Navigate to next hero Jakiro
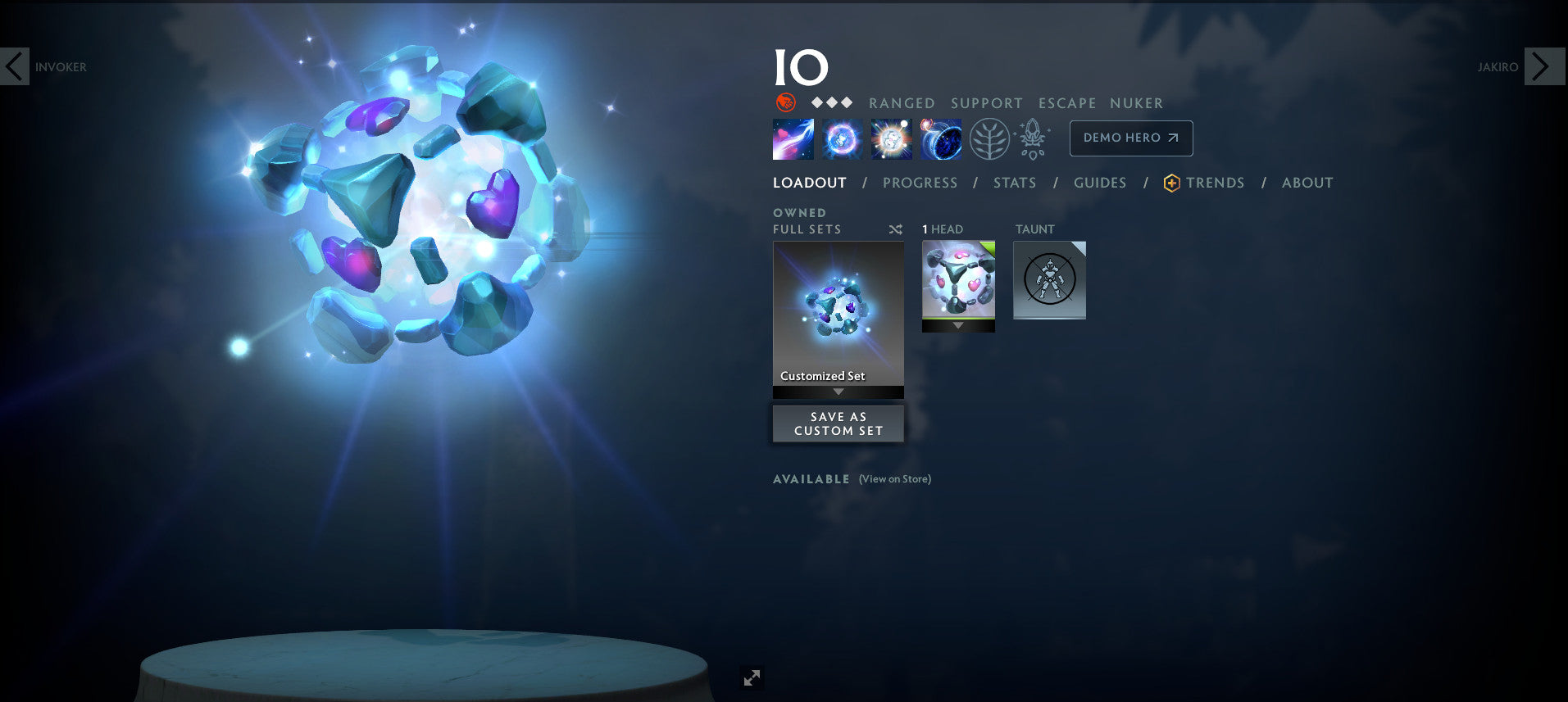Image resolution: width=1568 pixels, height=702 pixels. pyautogui.click(x=1544, y=66)
